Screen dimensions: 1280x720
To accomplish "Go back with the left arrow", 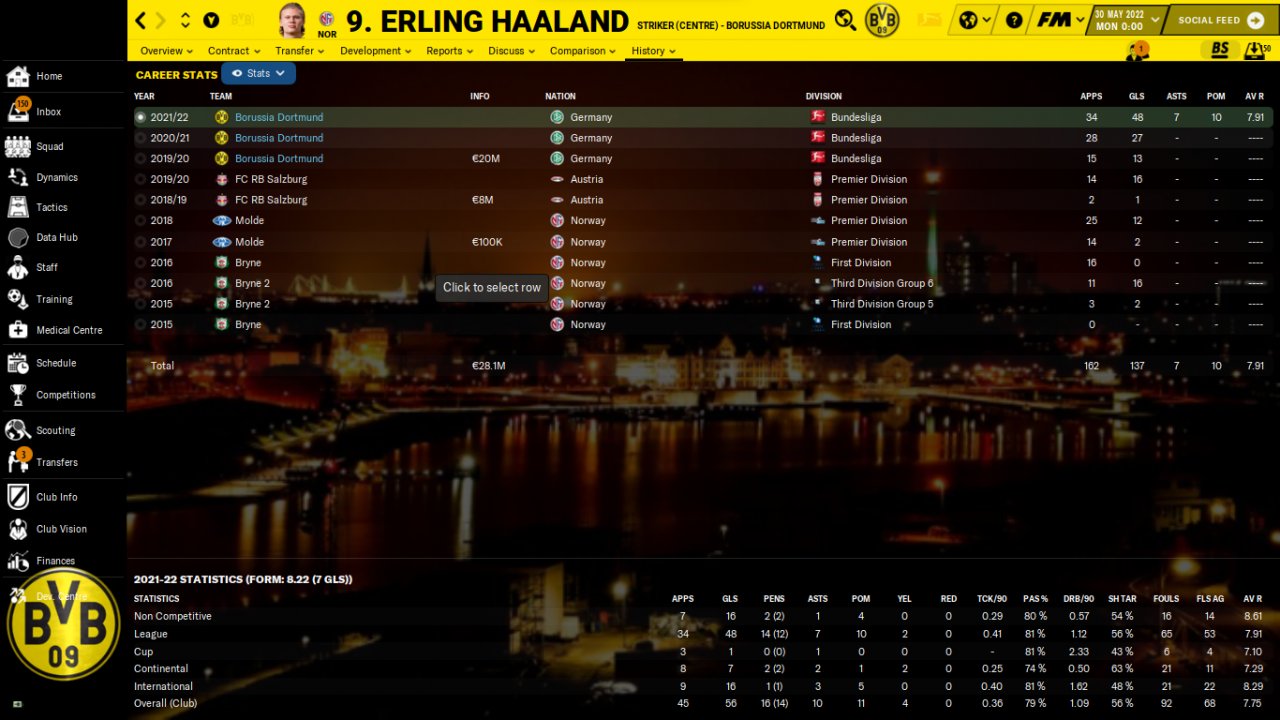I will 141,20.
